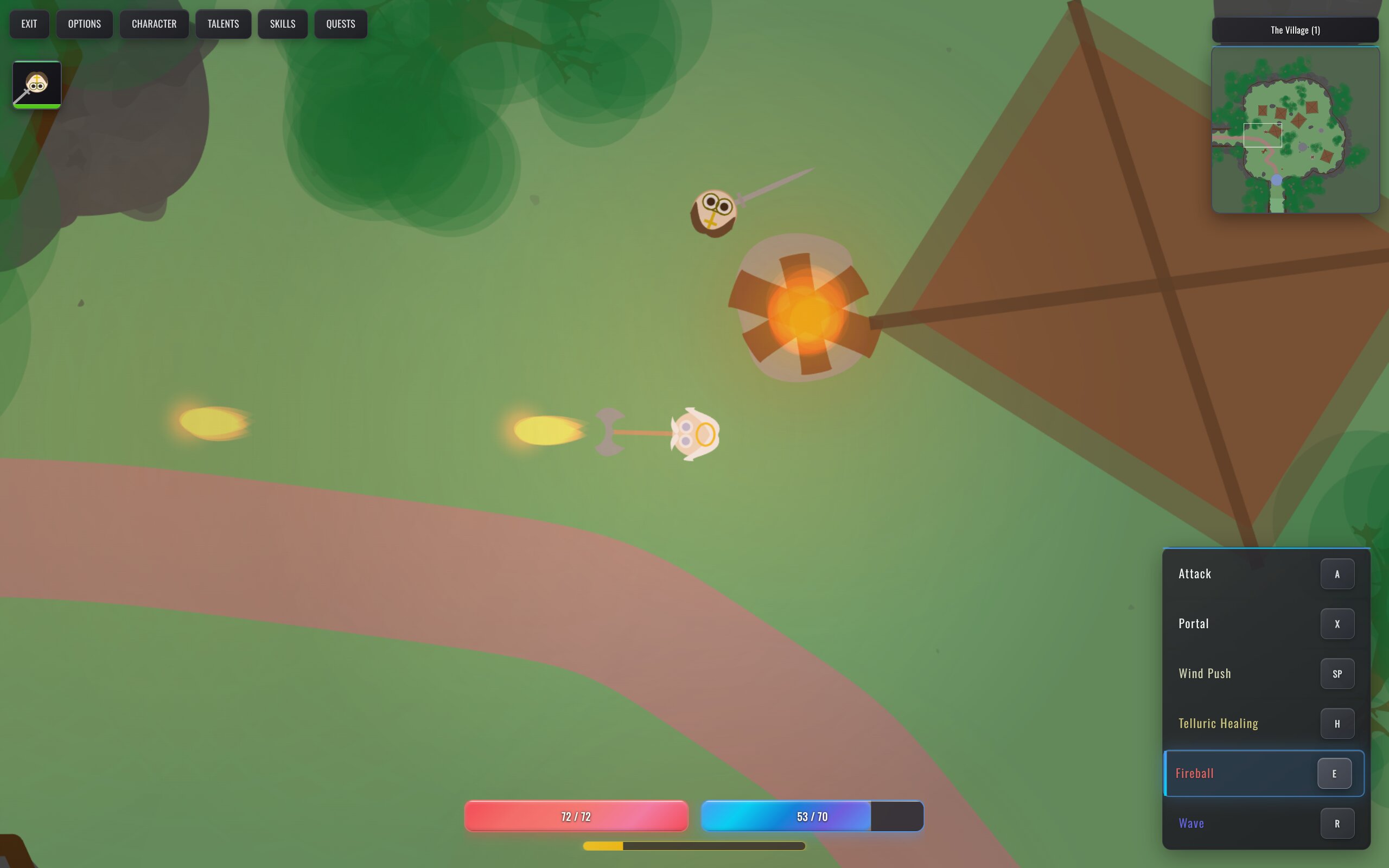Open the Character menu
Viewport: 1389px width, 868px height.
pyautogui.click(x=154, y=23)
